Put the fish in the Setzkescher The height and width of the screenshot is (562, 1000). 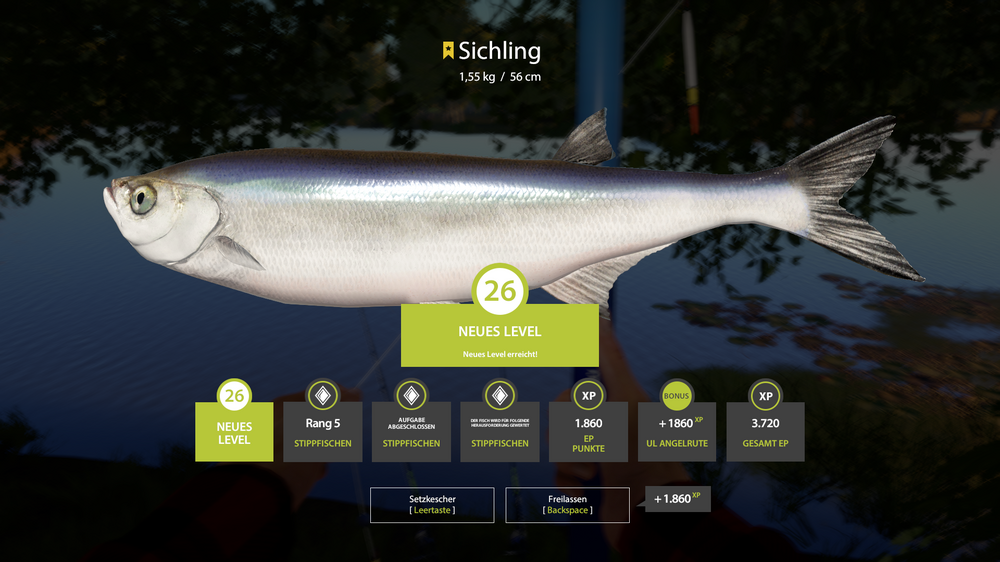tap(432, 504)
